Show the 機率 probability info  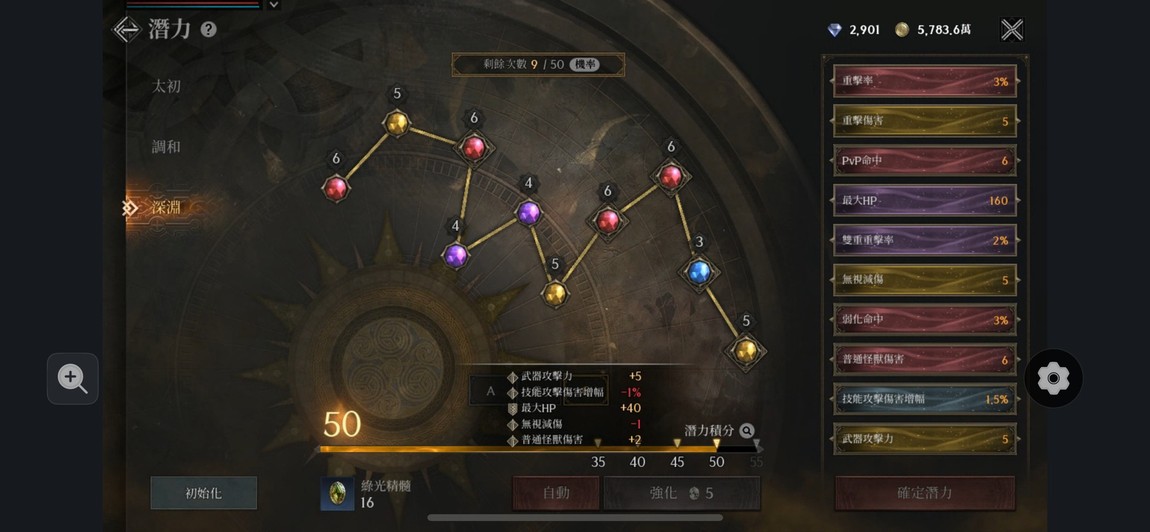[585, 65]
